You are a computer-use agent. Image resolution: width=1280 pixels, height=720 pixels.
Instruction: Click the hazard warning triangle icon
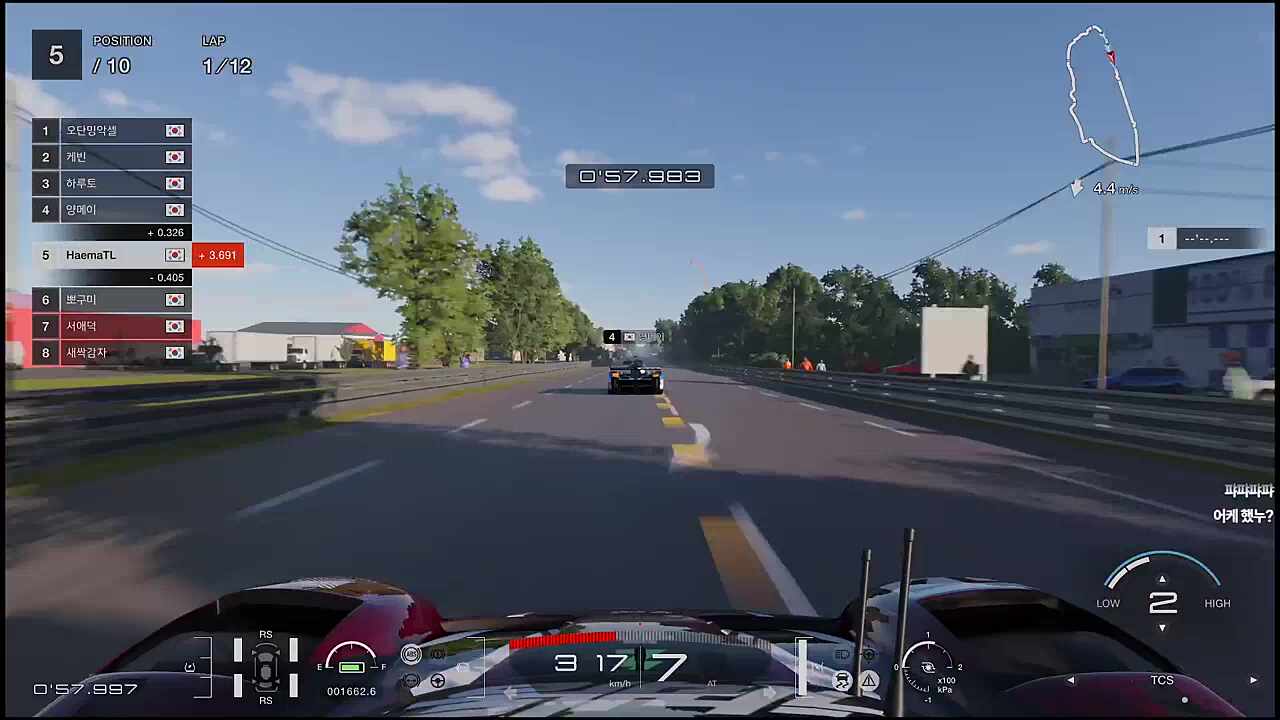[869, 681]
